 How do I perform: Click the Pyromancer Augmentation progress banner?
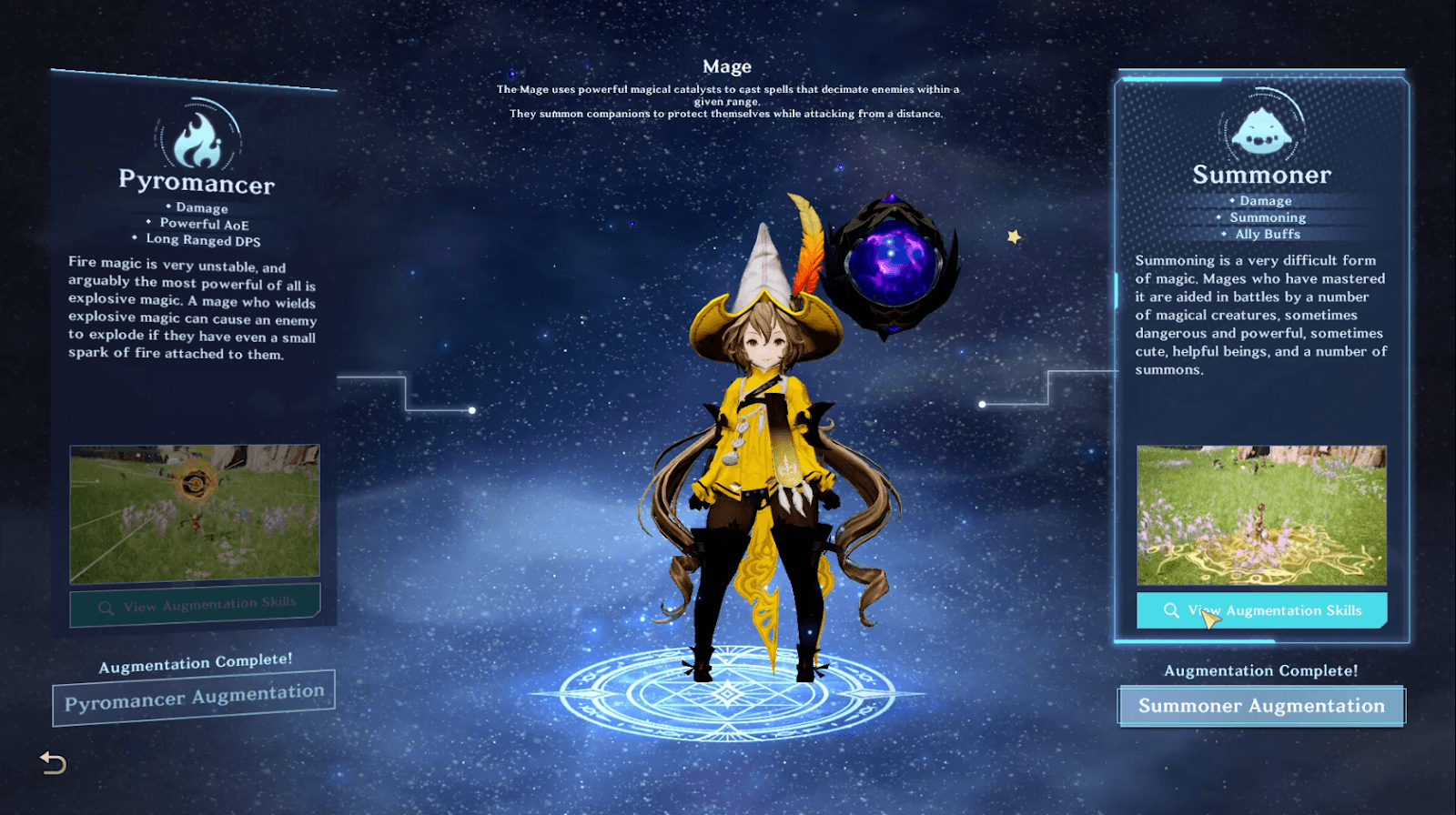coord(194,692)
